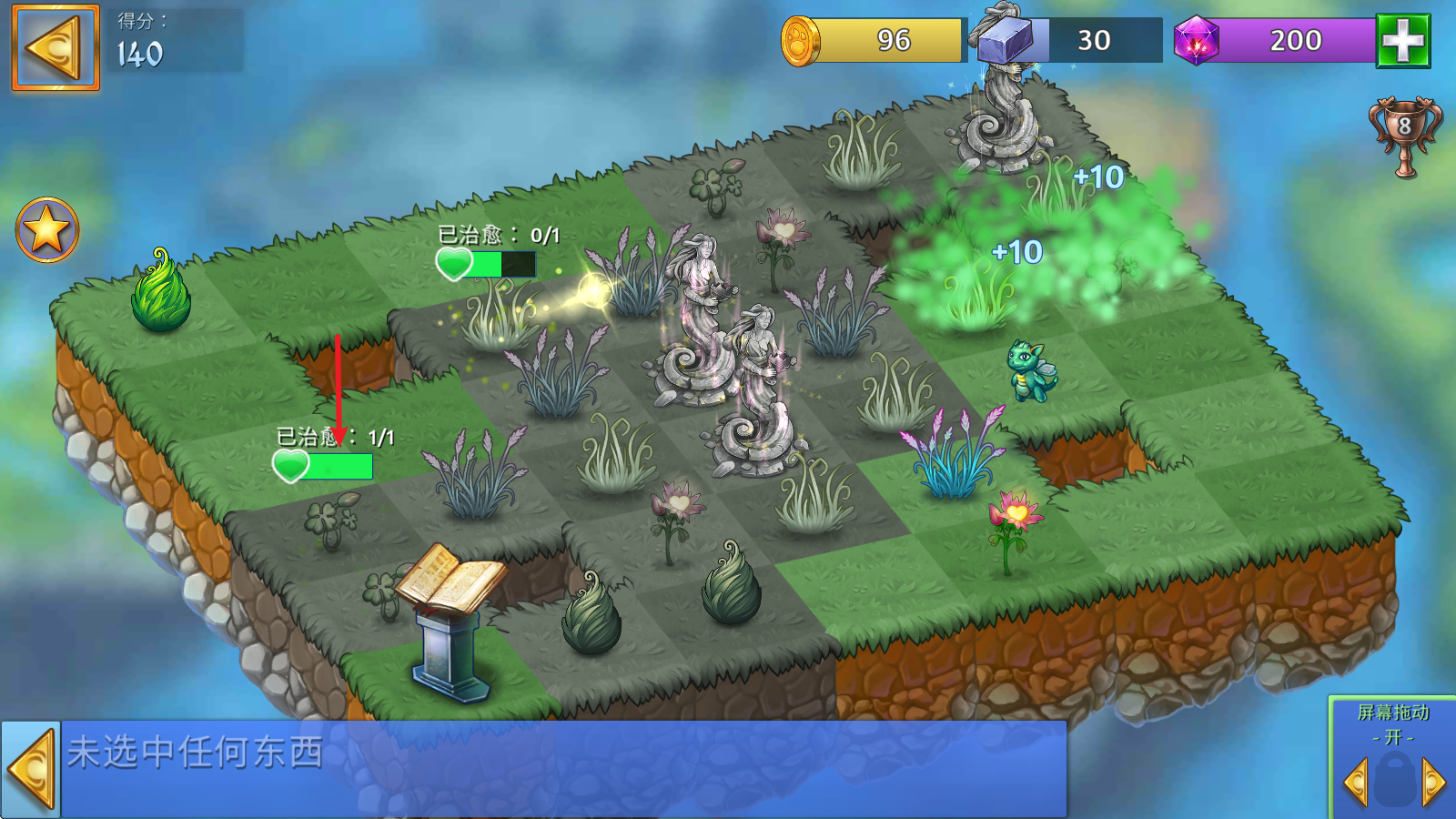Image resolution: width=1456 pixels, height=819 pixels.
Task: Click the right arrow beside the lock
Action: coord(1433,781)
